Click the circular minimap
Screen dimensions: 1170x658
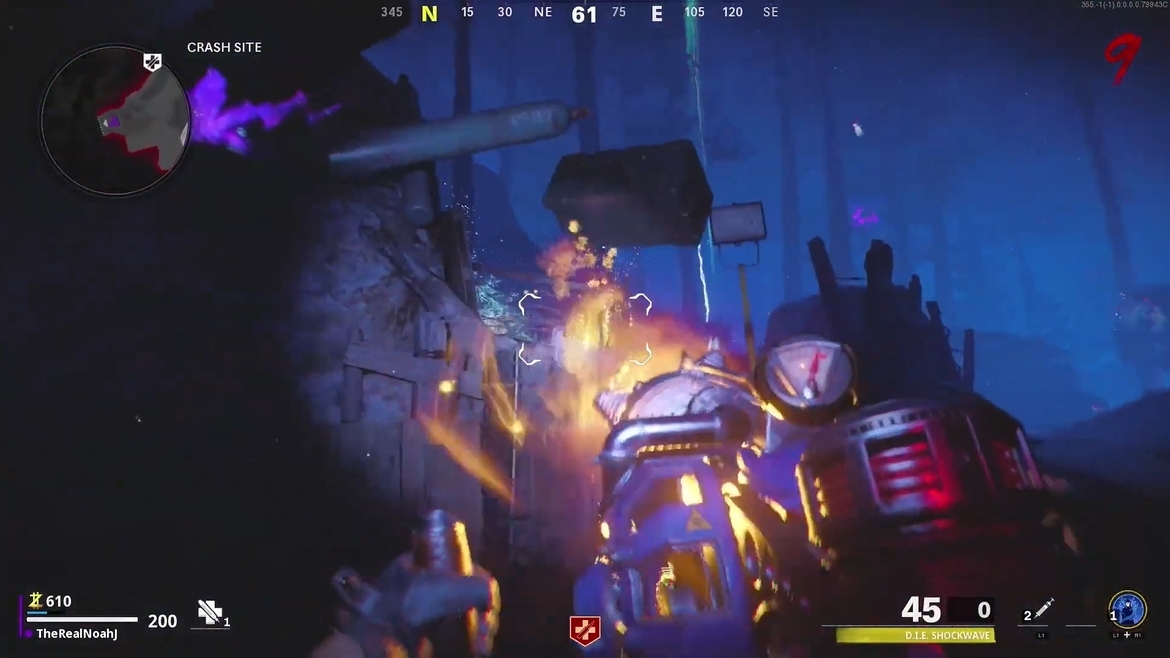pyautogui.click(x=115, y=120)
